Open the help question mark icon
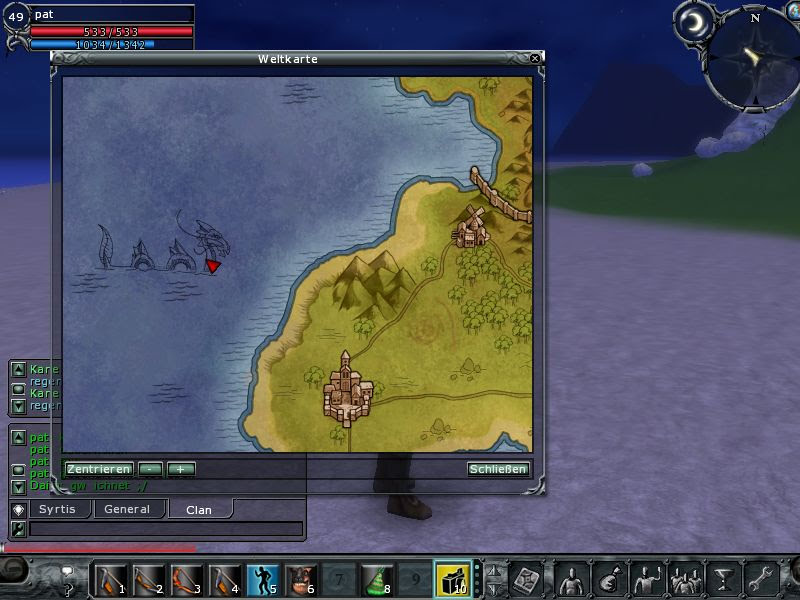 tap(69, 573)
